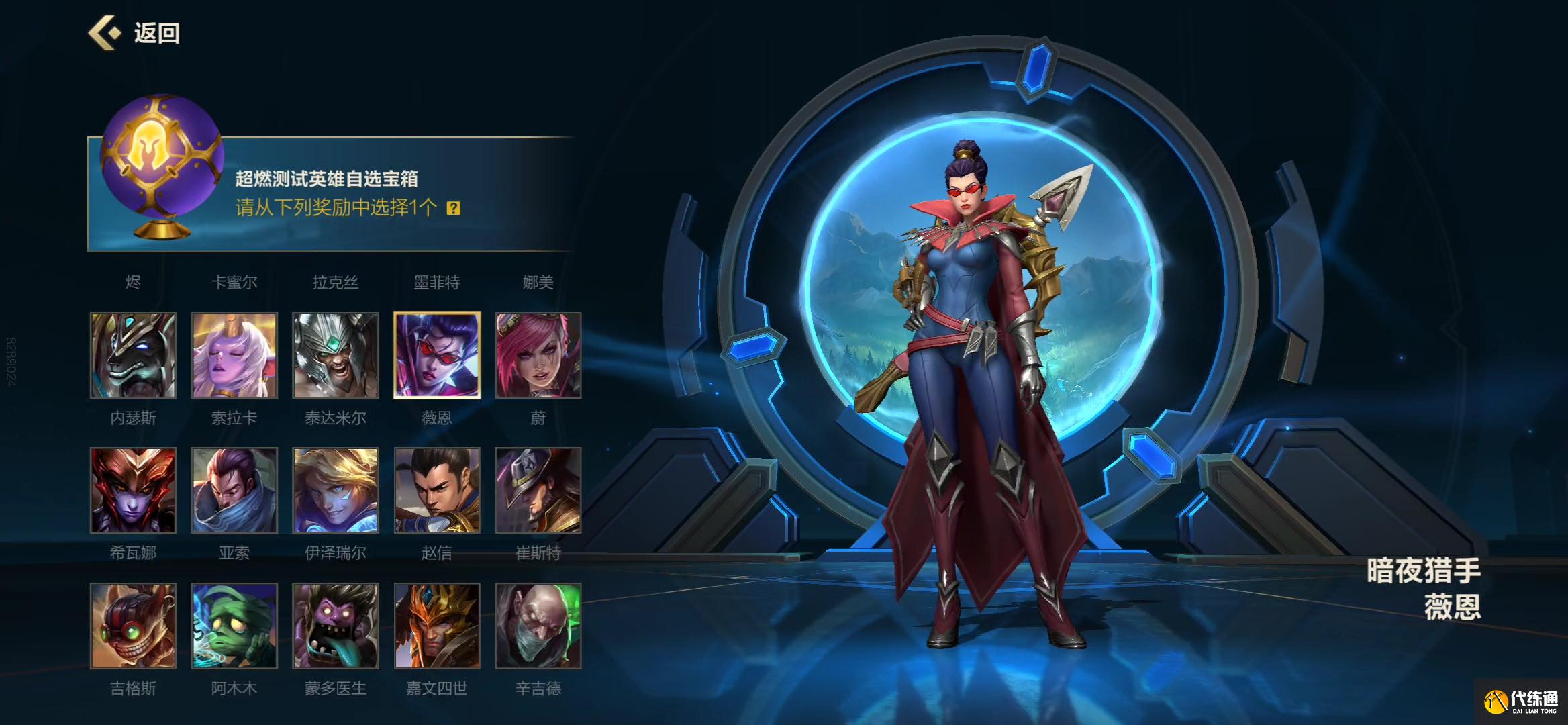Select the 辛吉德 hero portrait
The height and width of the screenshot is (725, 1568).
[x=538, y=626]
